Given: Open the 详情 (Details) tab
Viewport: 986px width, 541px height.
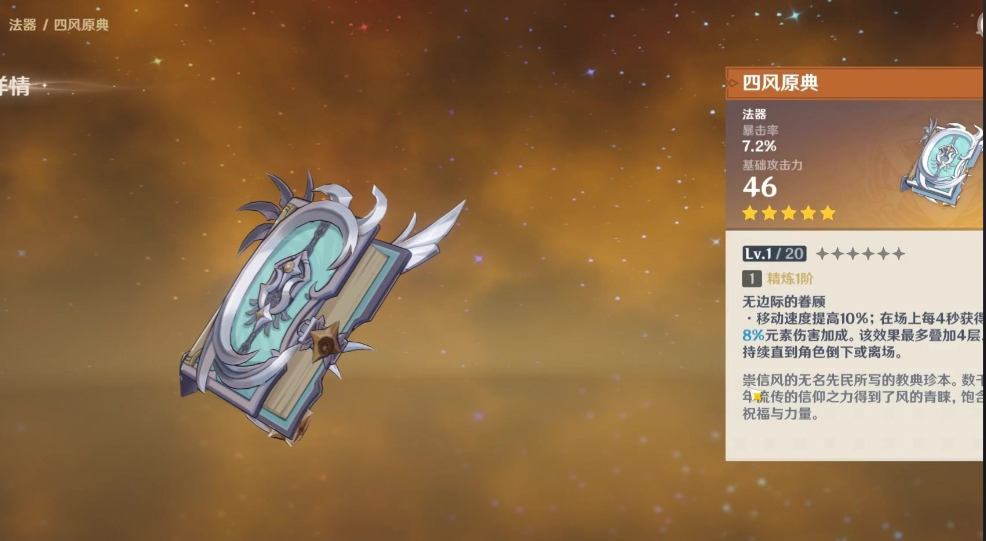Looking at the screenshot, I should [x=14, y=87].
